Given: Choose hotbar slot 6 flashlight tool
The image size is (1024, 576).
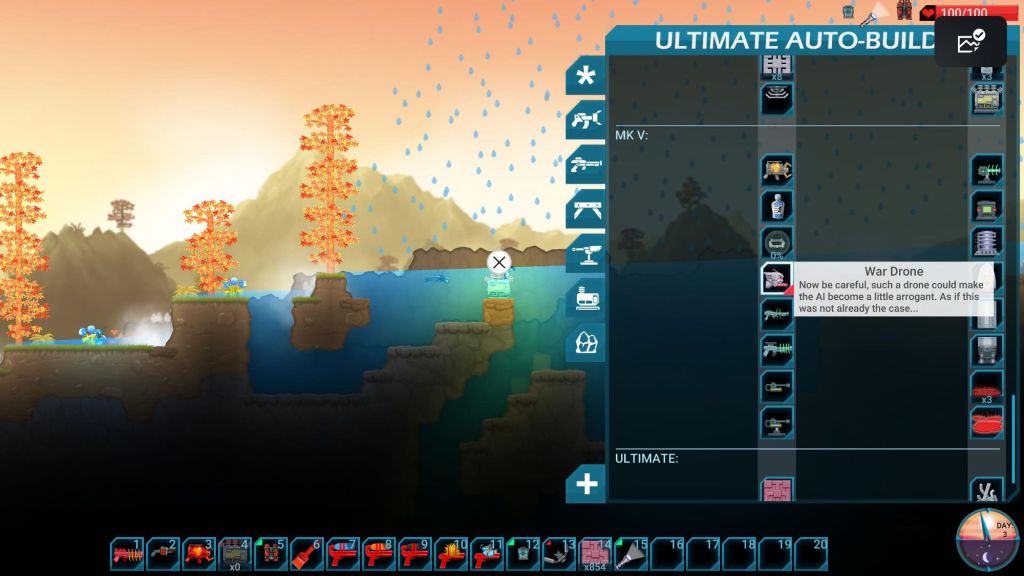Looking at the screenshot, I should tap(307, 554).
